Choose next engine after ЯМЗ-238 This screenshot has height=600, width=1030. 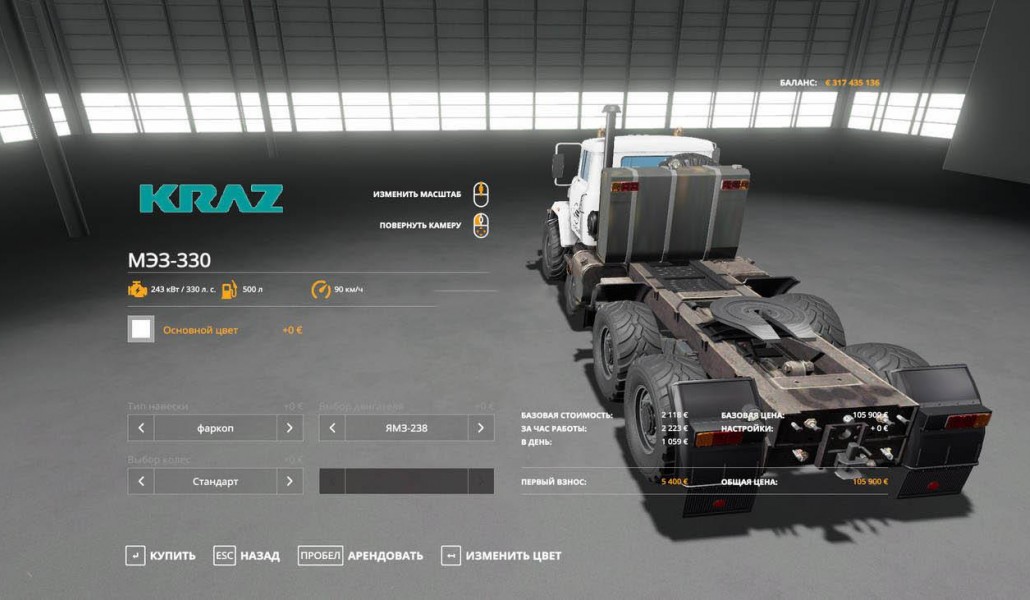(481, 428)
